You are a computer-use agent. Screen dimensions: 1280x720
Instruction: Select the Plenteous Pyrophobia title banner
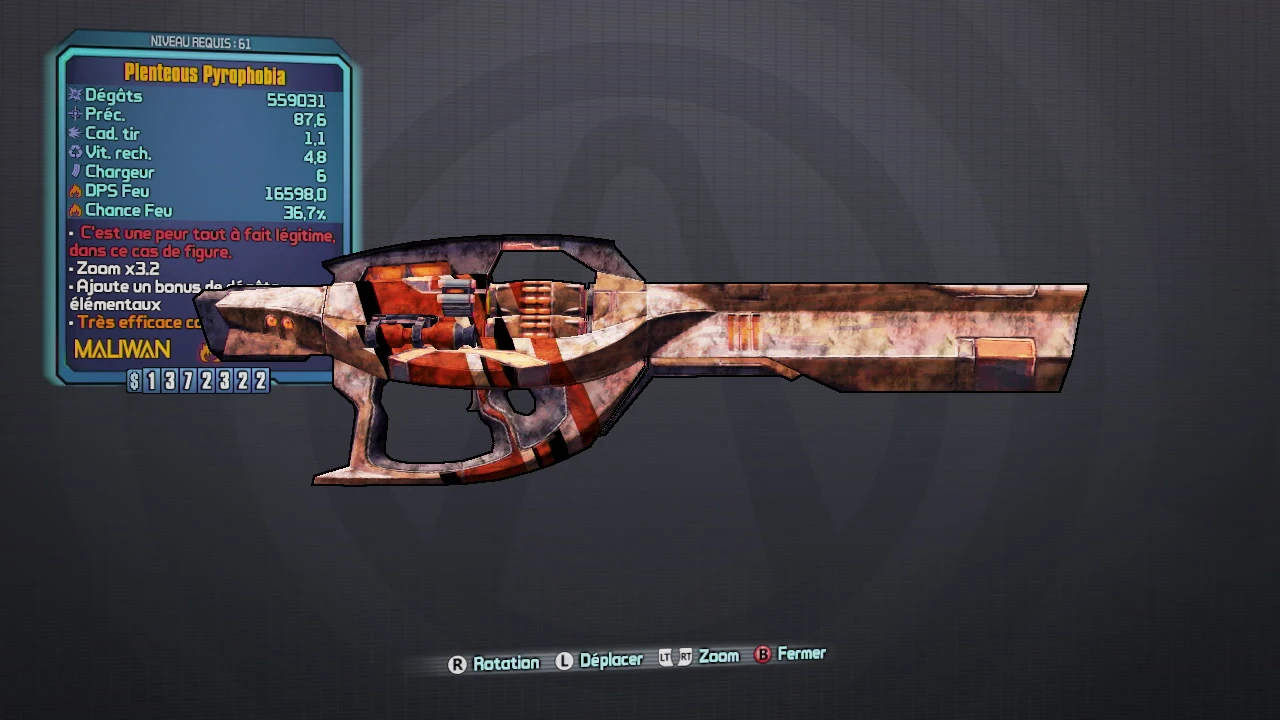tap(205, 75)
